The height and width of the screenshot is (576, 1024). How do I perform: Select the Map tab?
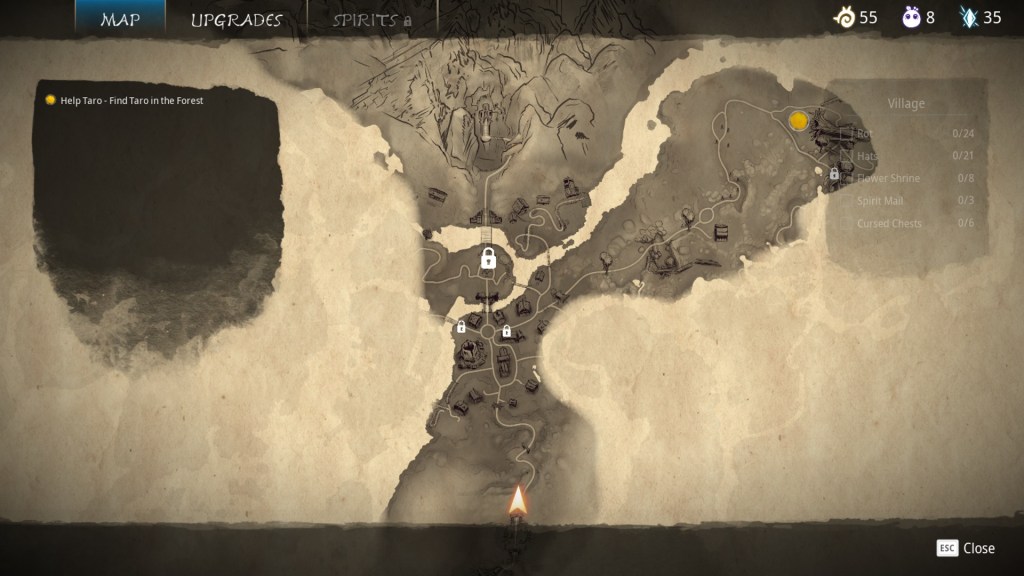120,19
